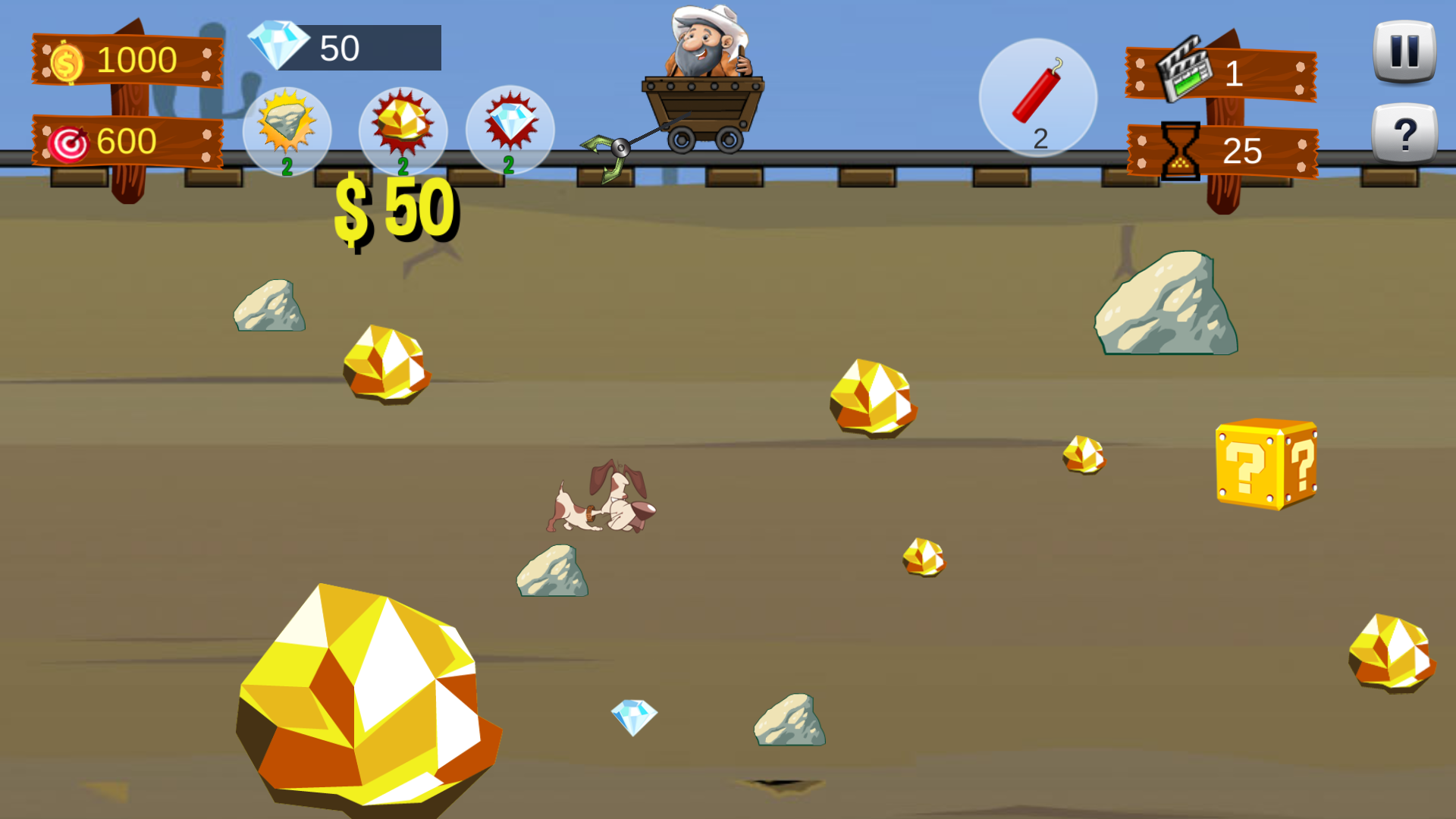Image resolution: width=1456 pixels, height=819 pixels.
Task: Click the dynamite count number 2
Action: [x=1040, y=136]
